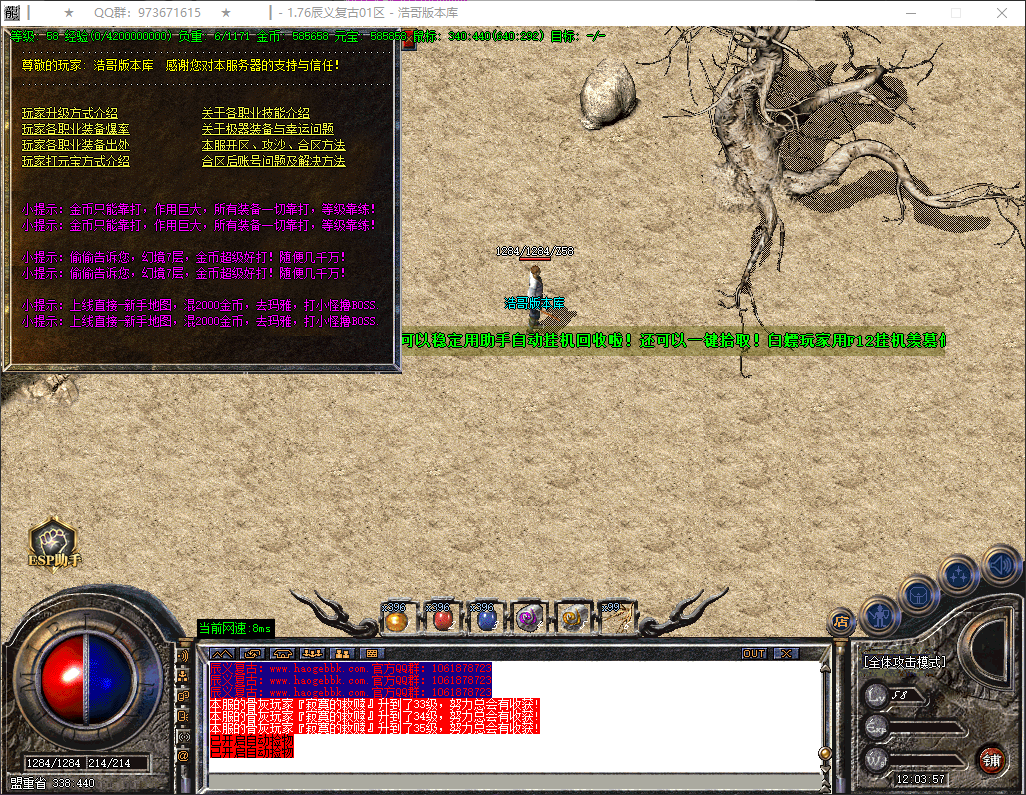
Task: Select the orange potion hotbar slot
Action: (x=395, y=619)
